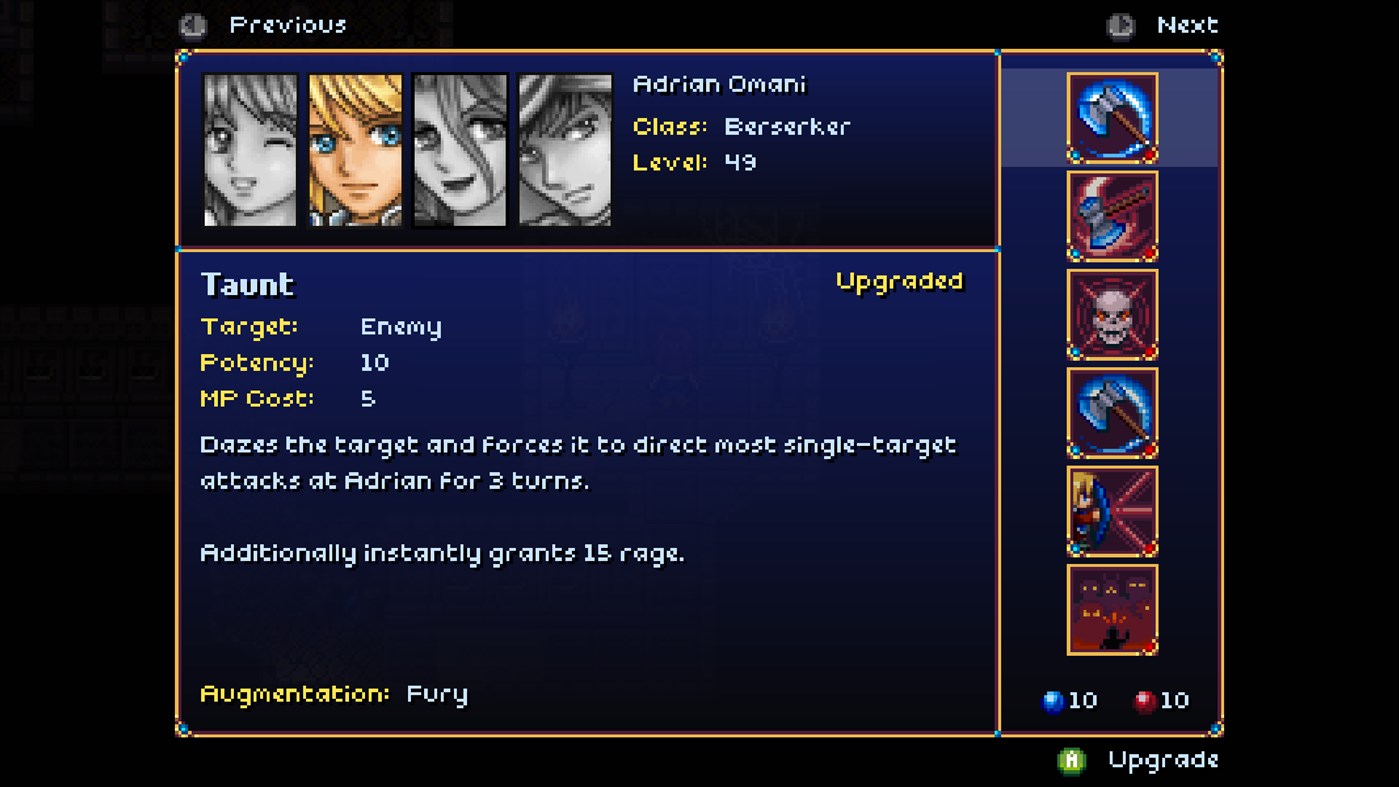This screenshot has height=787, width=1399.
Task: Click the Previous navigation label
Action: pyautogui.click(x=289, y=24)
